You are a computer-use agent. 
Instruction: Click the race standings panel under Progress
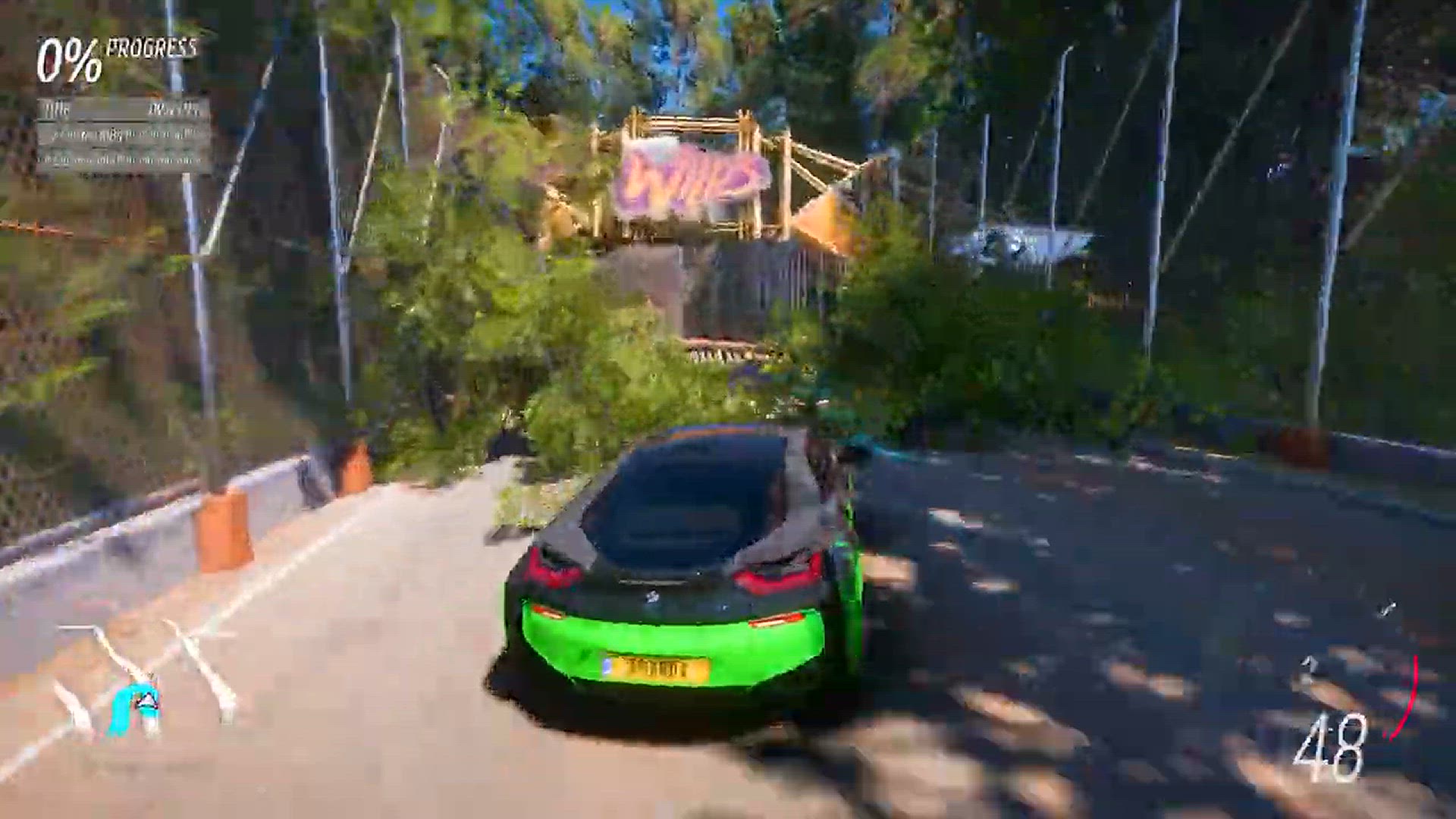124,135
